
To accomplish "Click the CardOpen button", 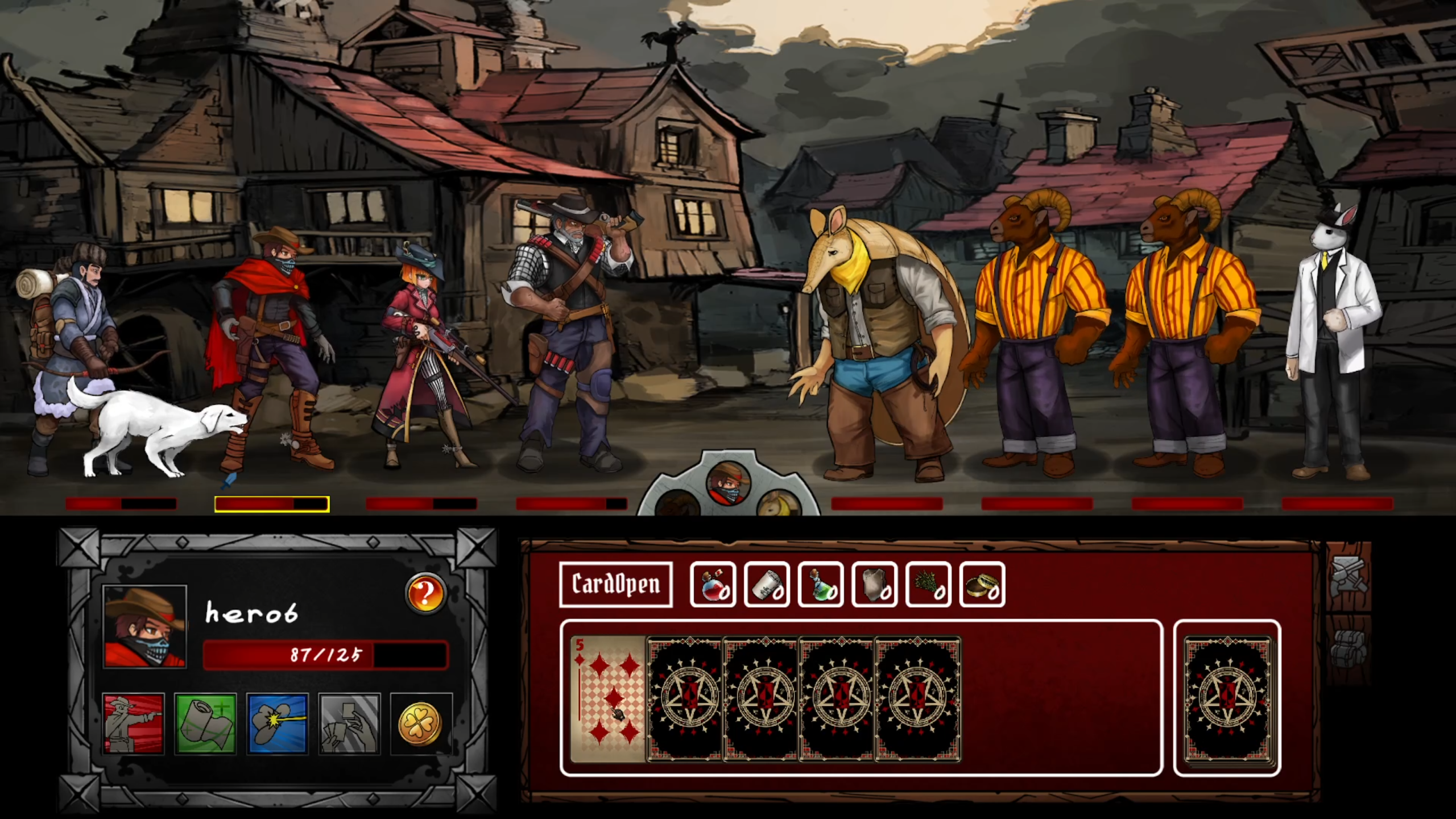I will tap(616, 584).
